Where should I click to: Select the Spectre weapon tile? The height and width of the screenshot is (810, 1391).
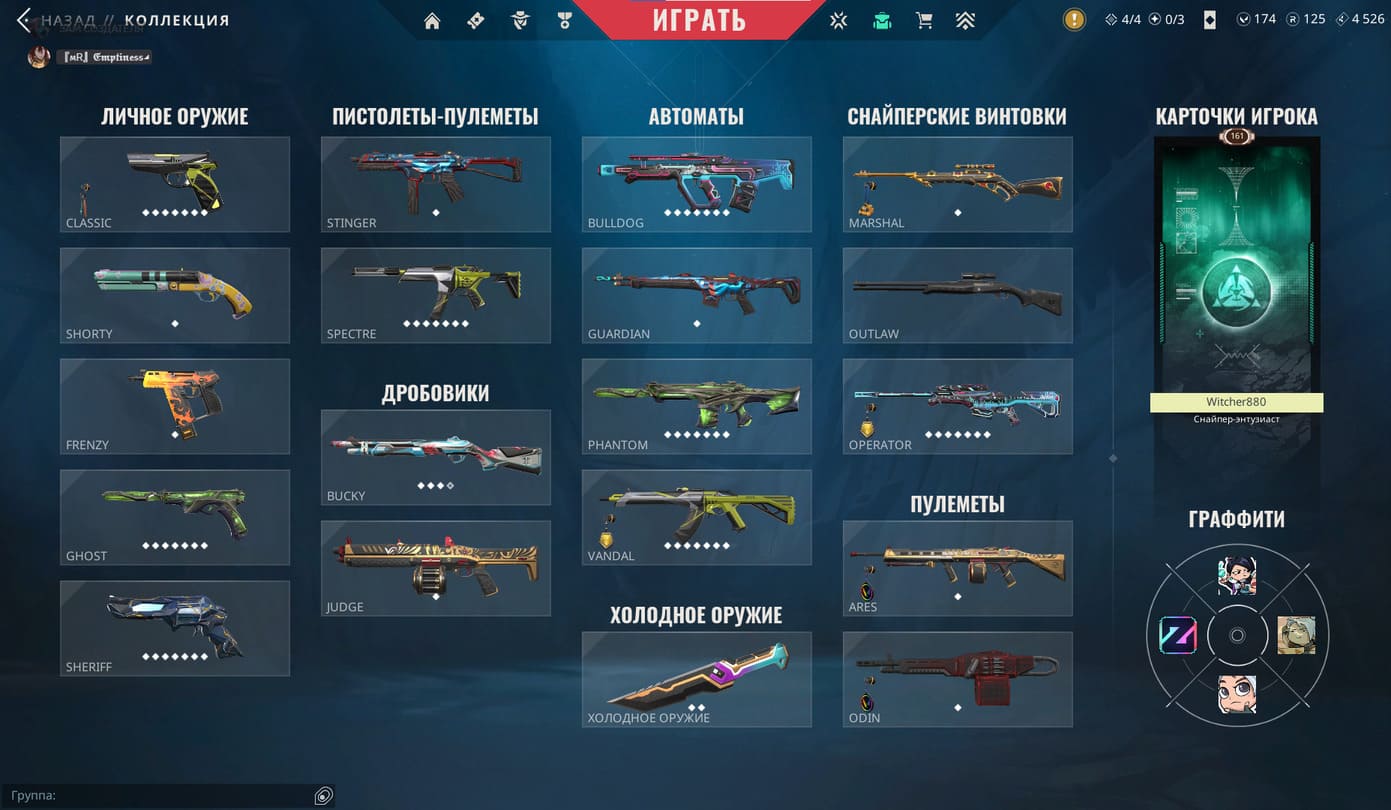tap(436, 295)
